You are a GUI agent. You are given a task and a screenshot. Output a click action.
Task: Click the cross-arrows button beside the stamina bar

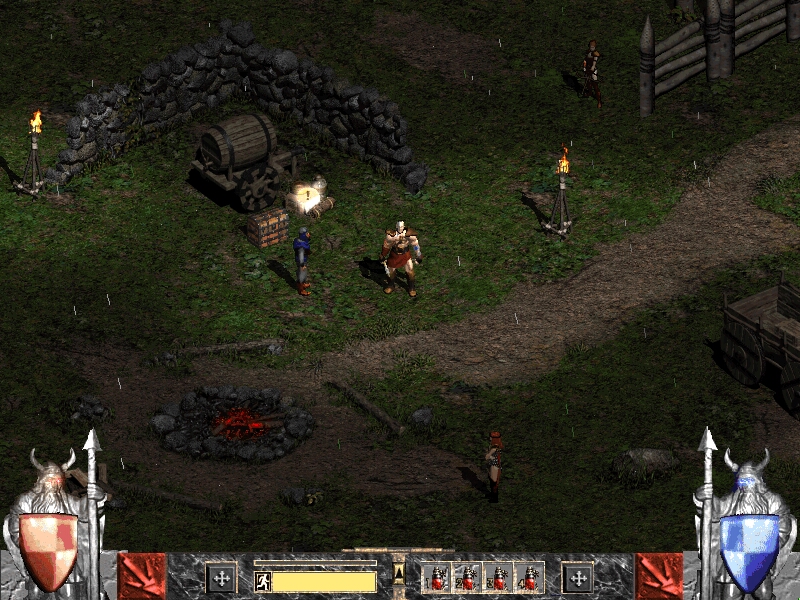(x=221, y=578)
